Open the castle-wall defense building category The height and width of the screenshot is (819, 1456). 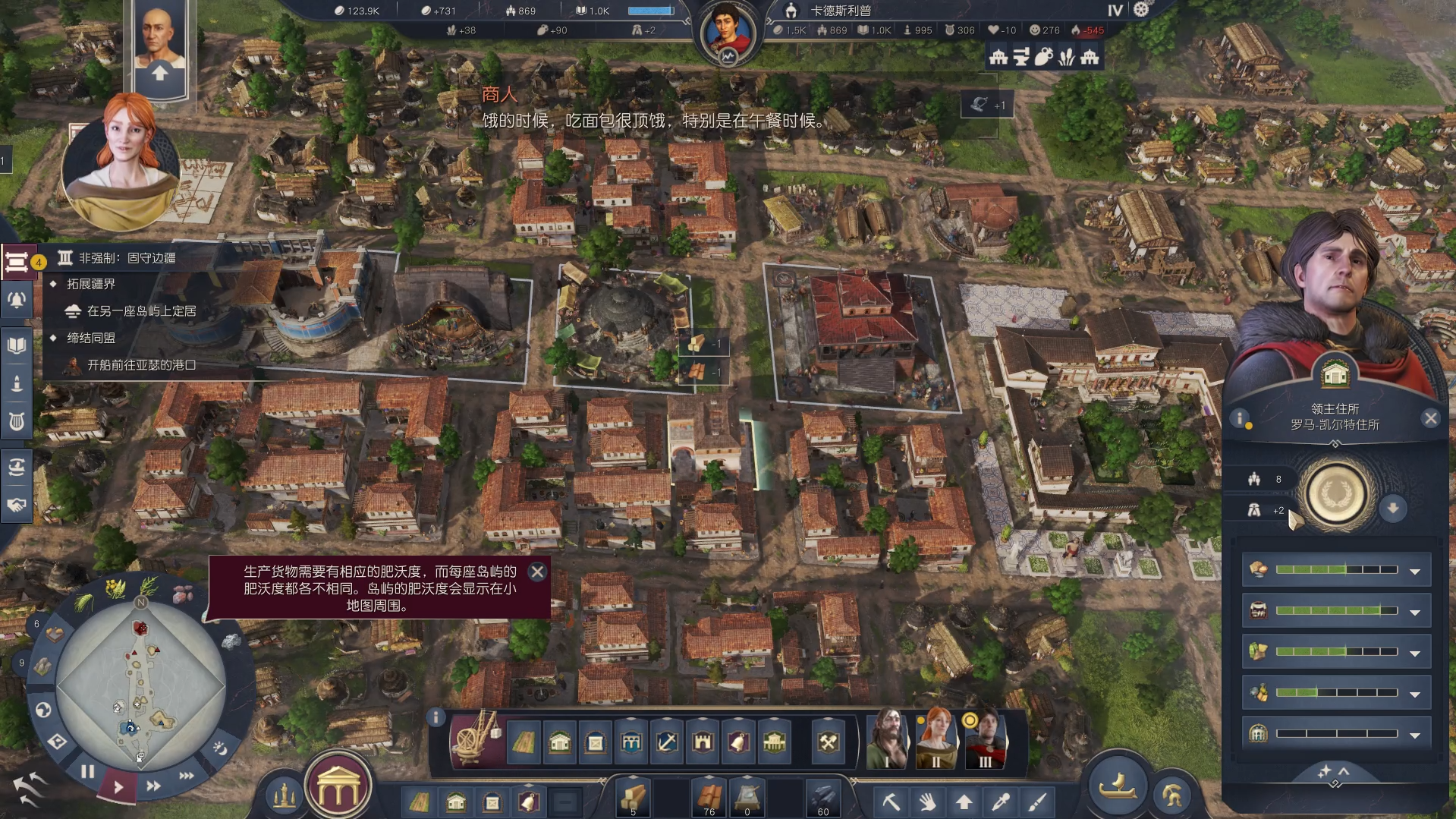pyautogui.click(x=703, y=742)
